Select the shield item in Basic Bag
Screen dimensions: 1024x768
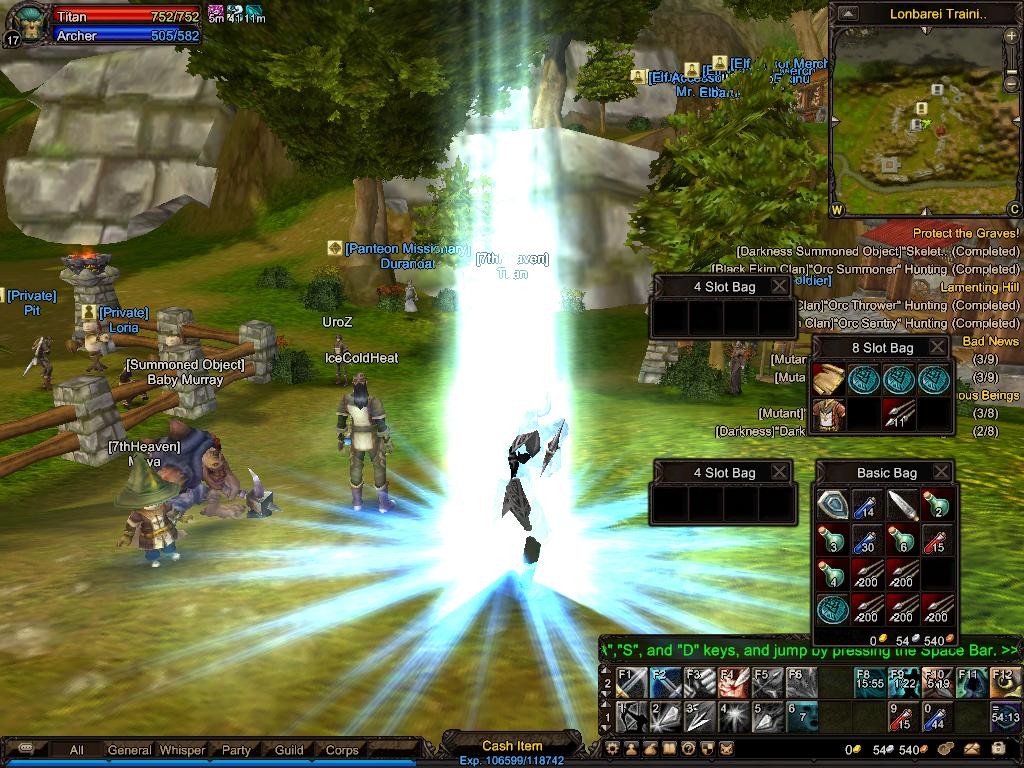point(832,504)
